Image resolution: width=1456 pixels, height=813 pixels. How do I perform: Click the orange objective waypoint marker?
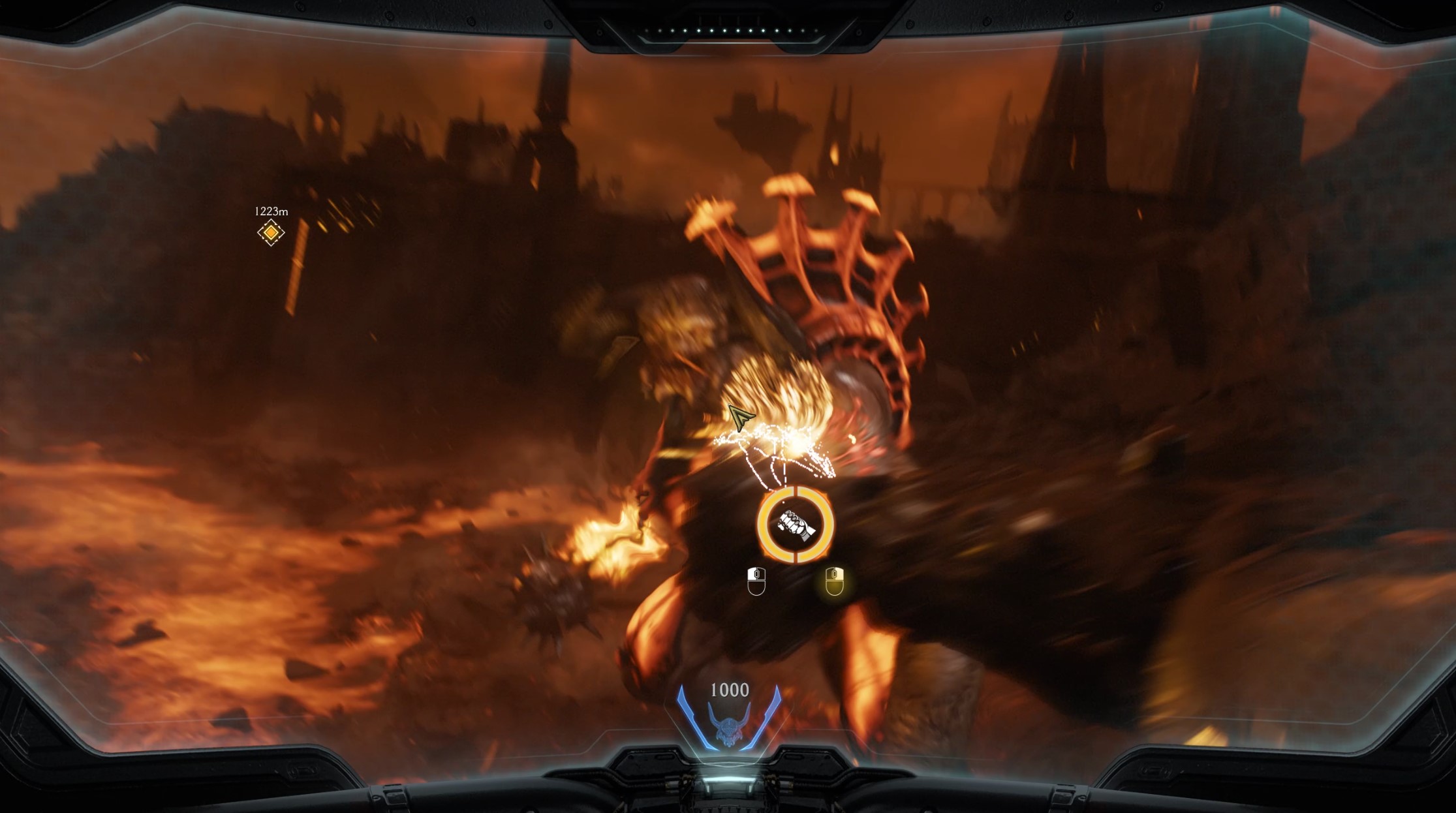point(271,232)
